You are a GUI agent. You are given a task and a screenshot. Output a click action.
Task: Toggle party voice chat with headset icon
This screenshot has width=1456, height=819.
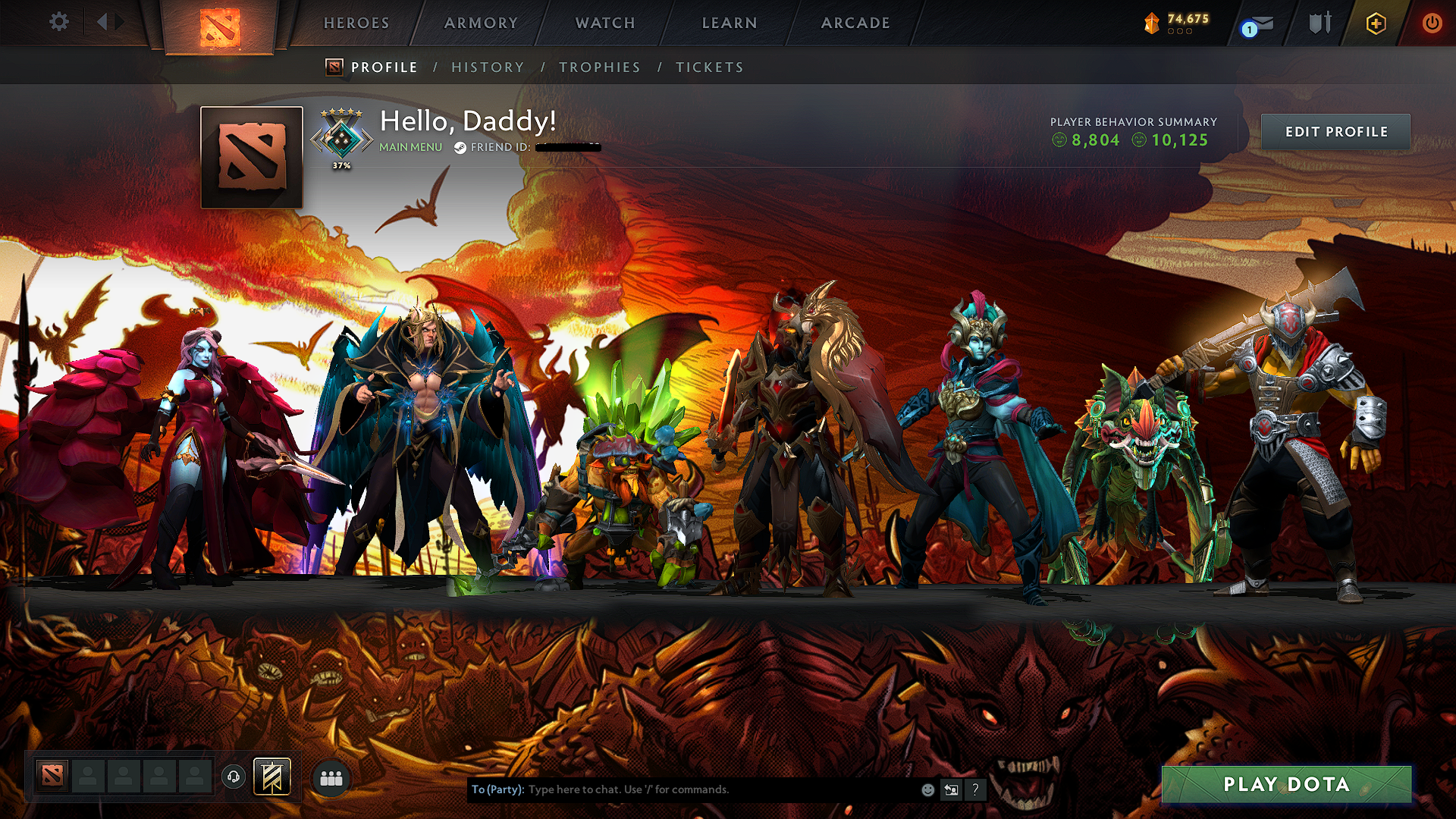click(x=234, y=777)
